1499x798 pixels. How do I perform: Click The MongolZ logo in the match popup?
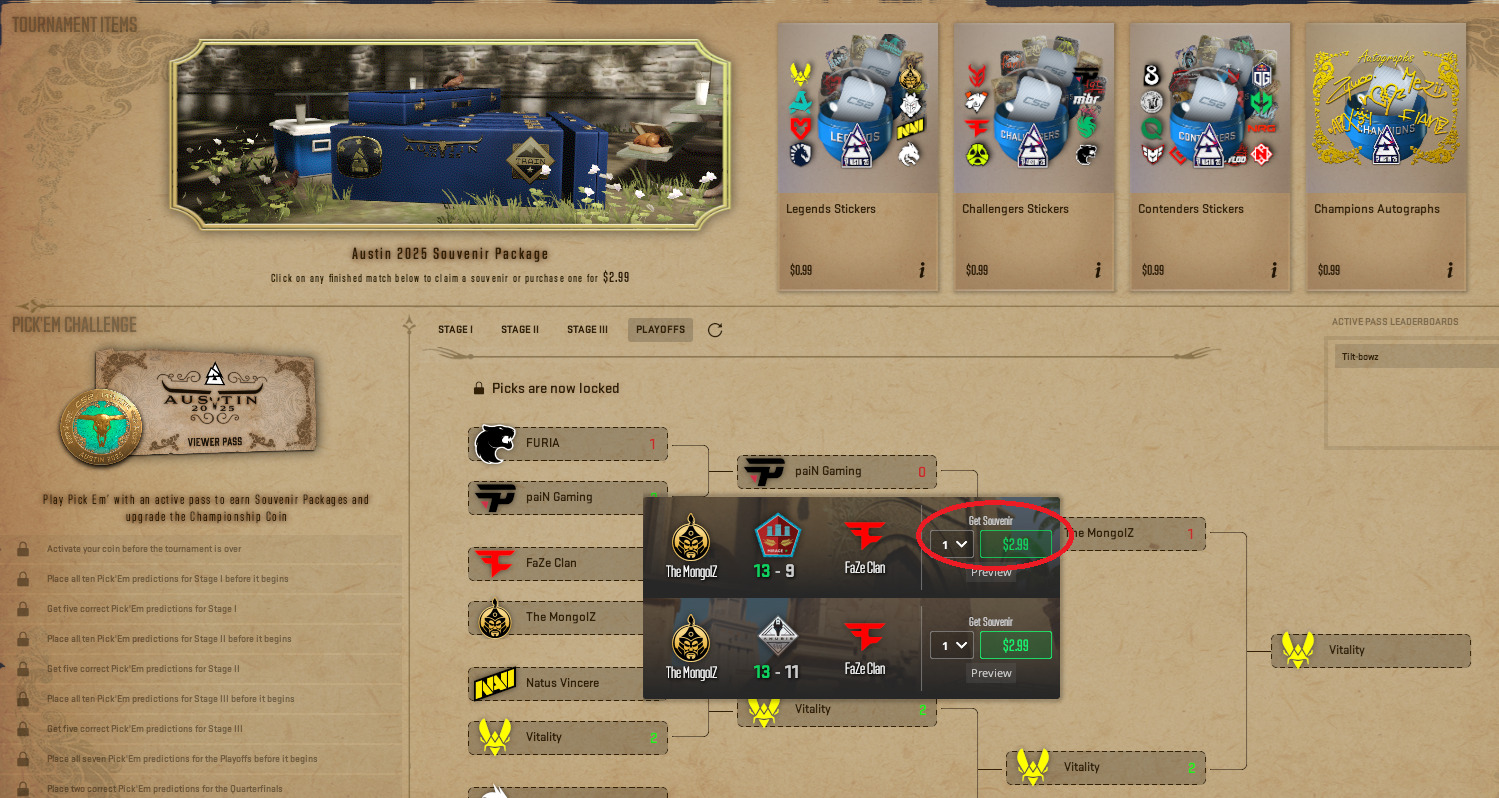click(x=690, y=536)
